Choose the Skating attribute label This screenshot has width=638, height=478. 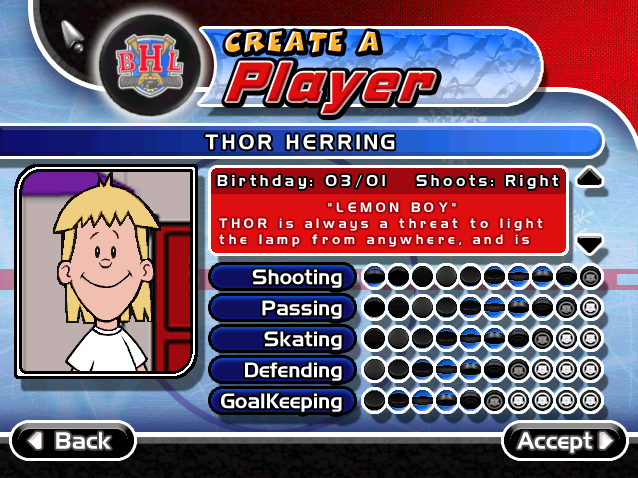(283, 339)
